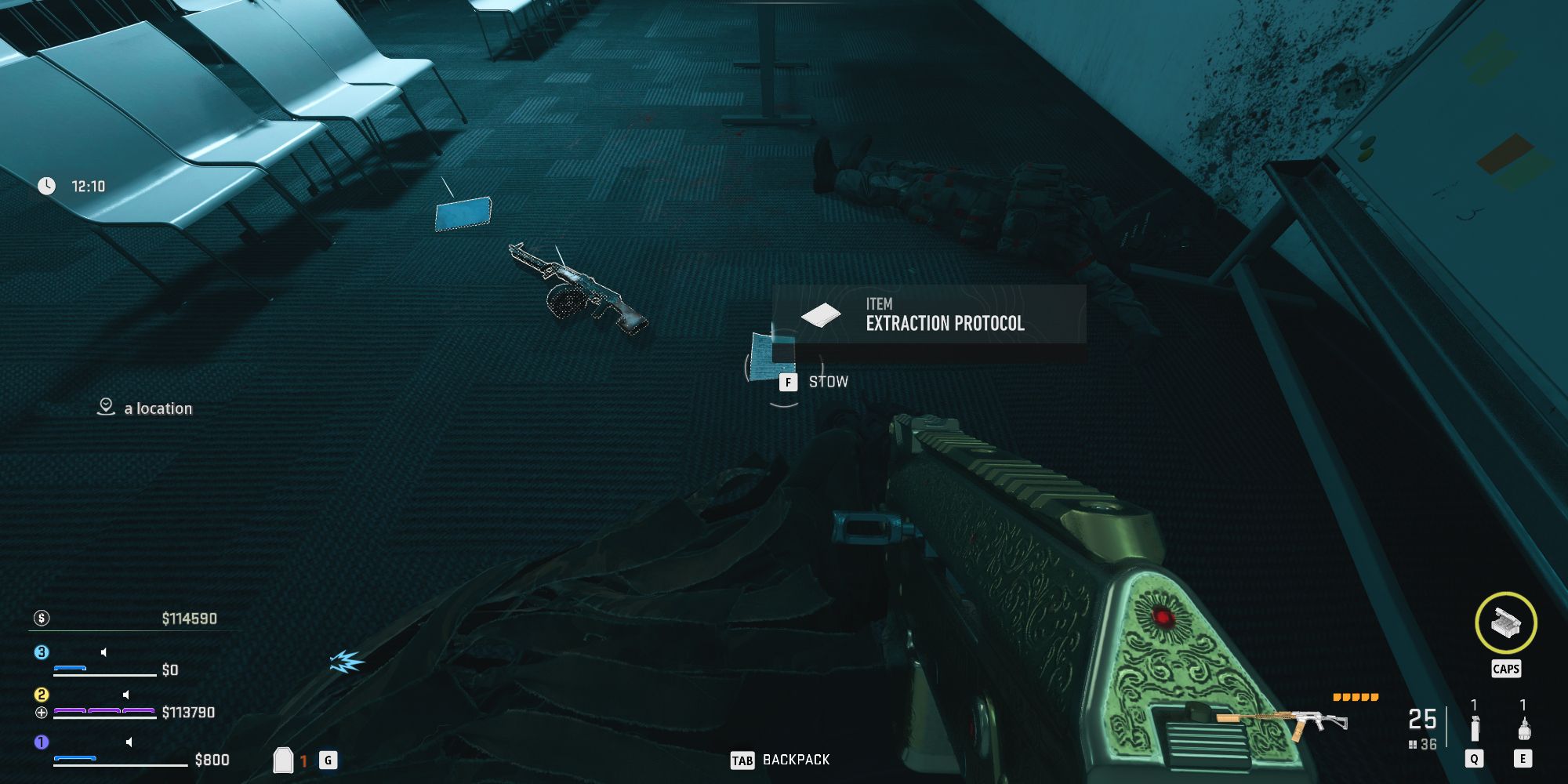Click the dollar sign icon by $114590

click(41, 618)
